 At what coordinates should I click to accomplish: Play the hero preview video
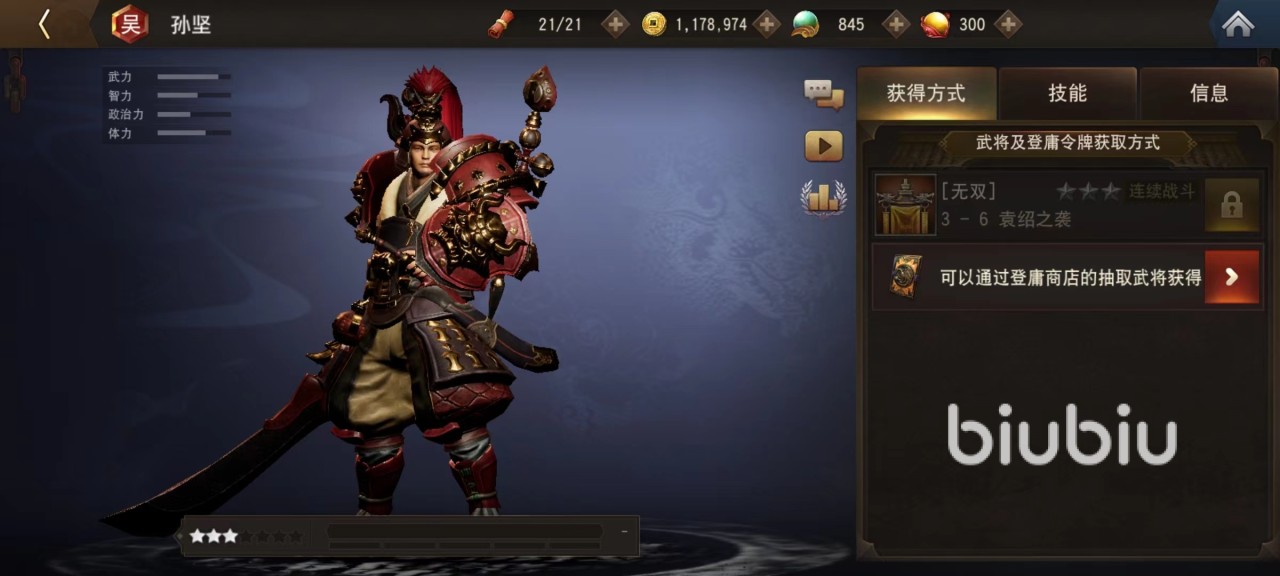click(823, 146)
